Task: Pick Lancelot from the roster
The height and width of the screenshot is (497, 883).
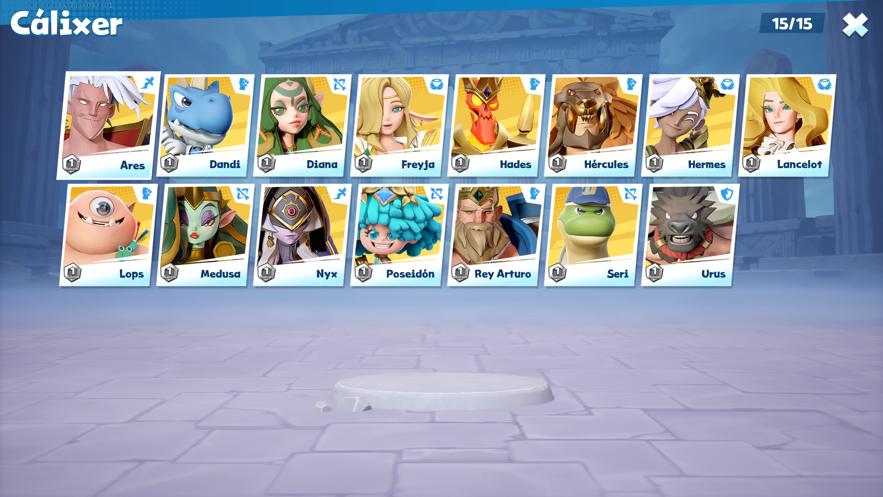Action: [787, 125]
